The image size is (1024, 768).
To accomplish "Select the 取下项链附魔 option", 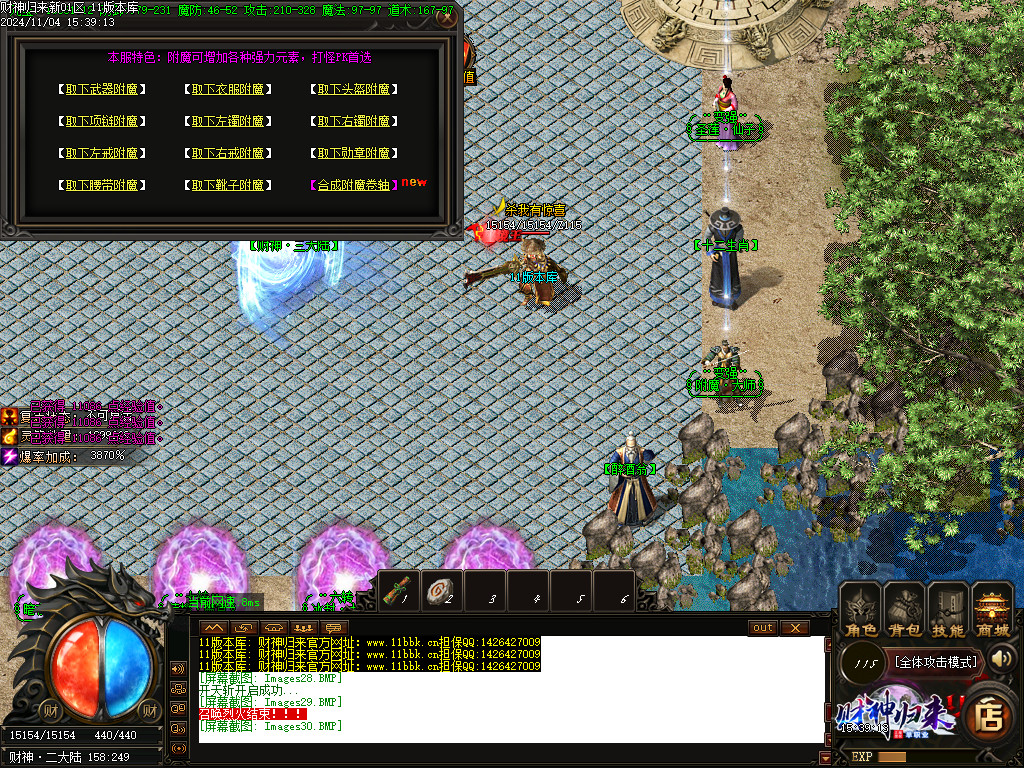I will tap(102, 122).
